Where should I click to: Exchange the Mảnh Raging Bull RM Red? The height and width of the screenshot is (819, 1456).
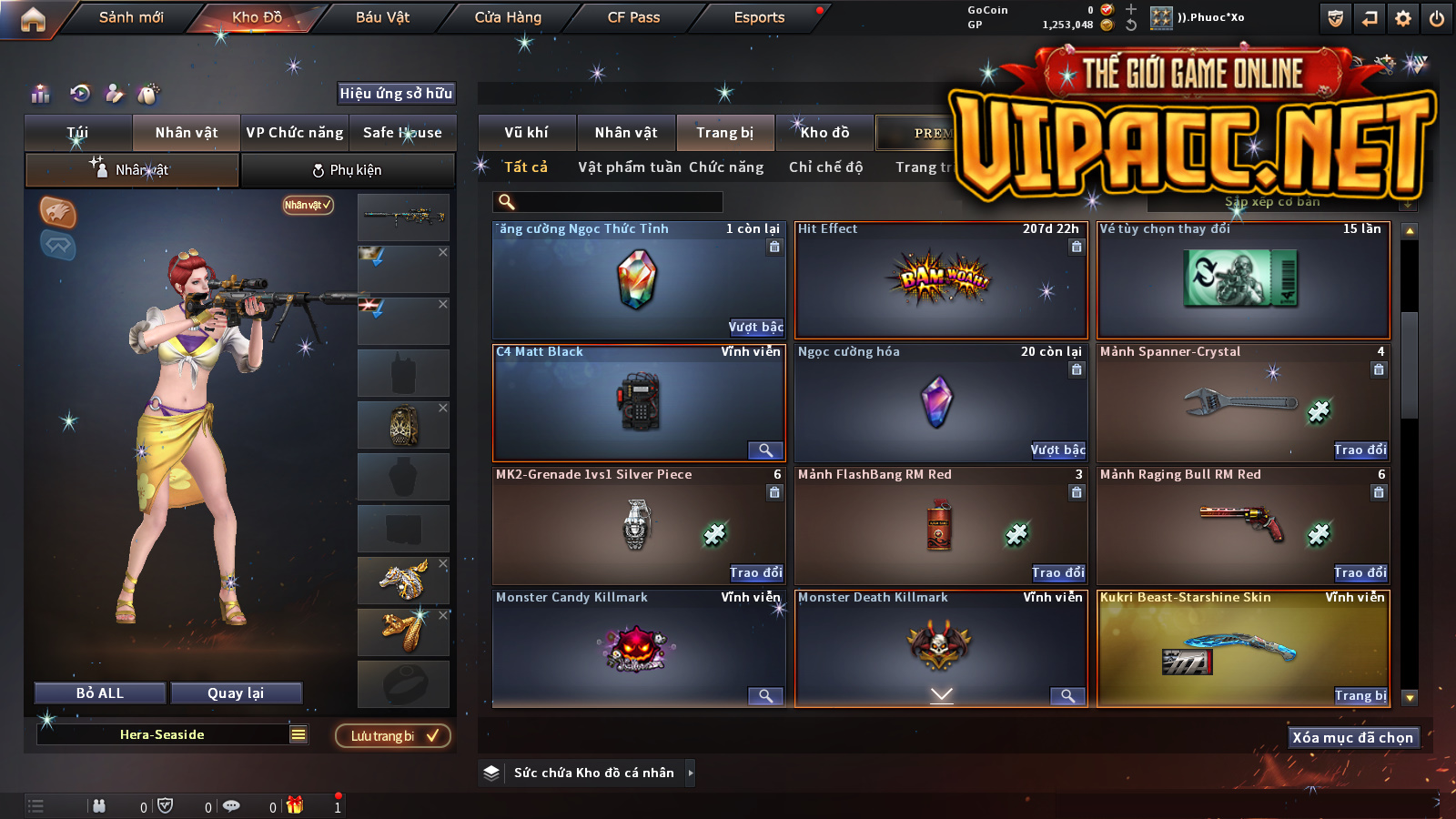(1360, 573)
